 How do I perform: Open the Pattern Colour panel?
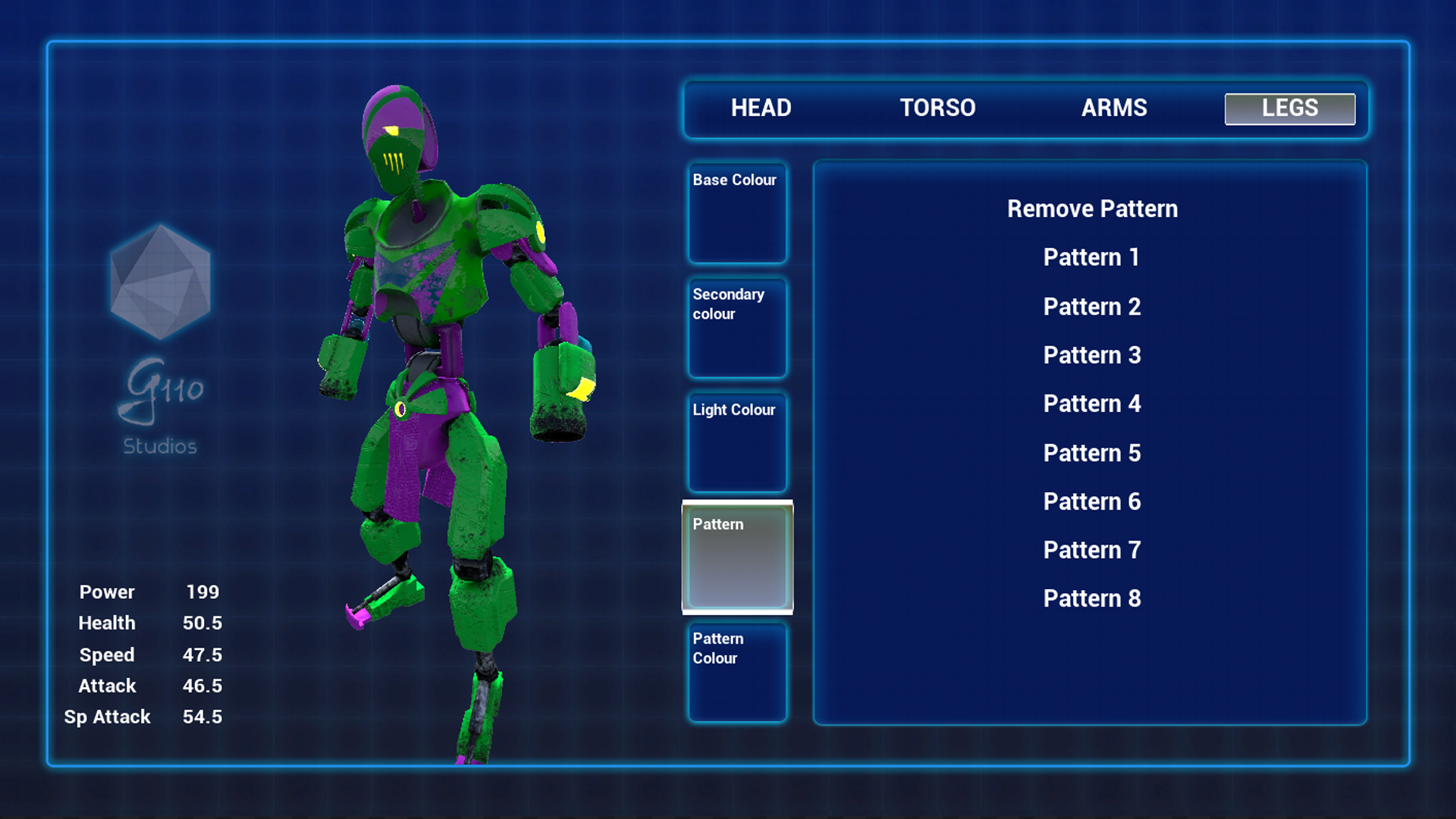click(x=737, y=671)
